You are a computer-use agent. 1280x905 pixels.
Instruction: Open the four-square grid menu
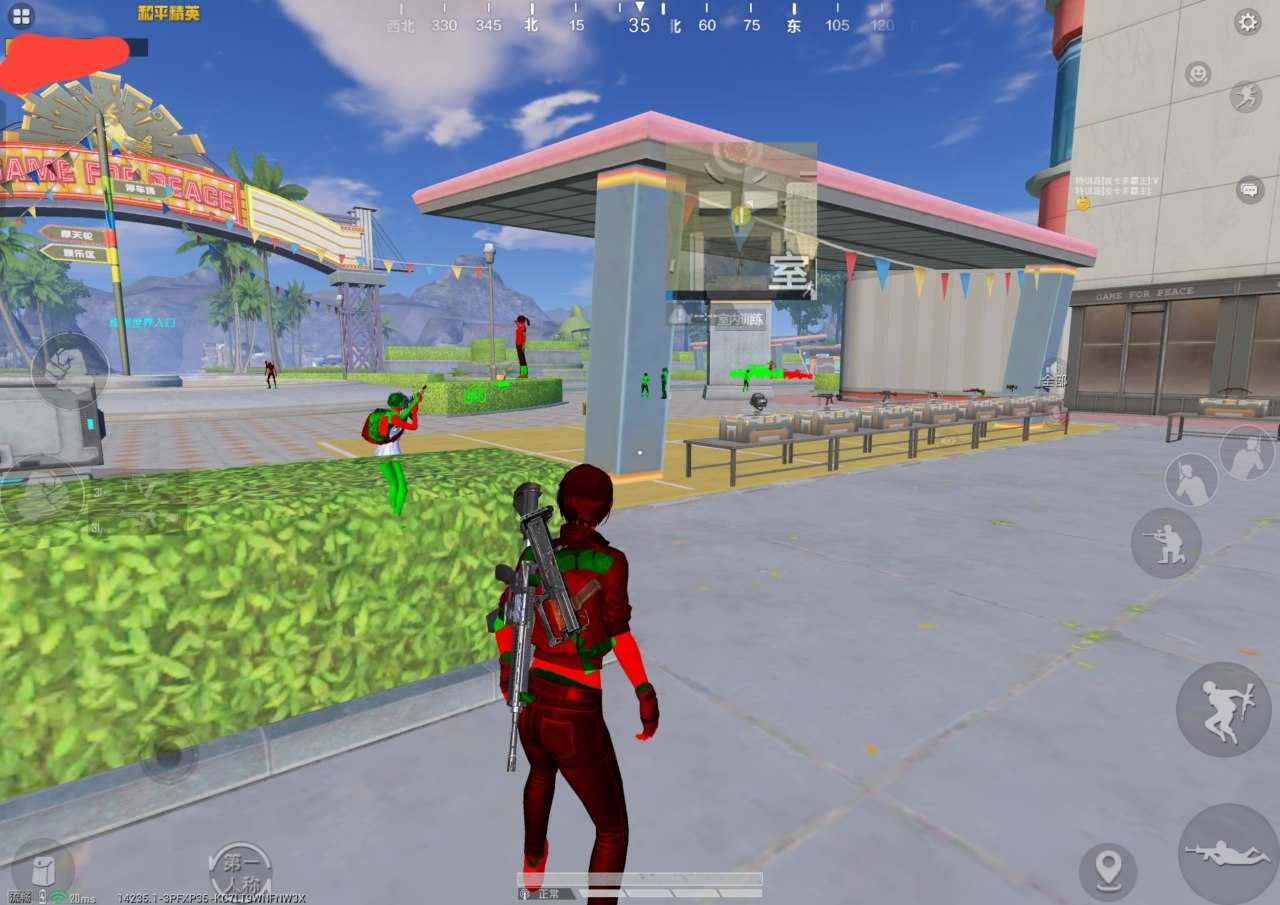(21, 16)
